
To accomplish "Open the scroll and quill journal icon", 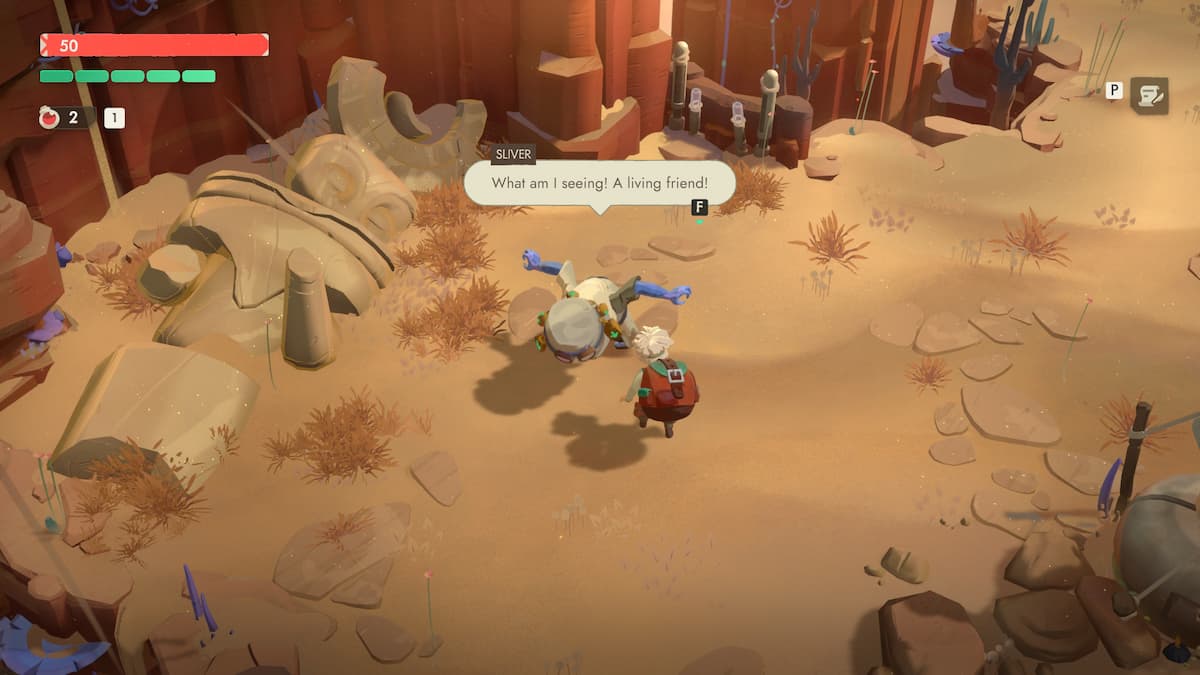I will tap(1149, 95).
